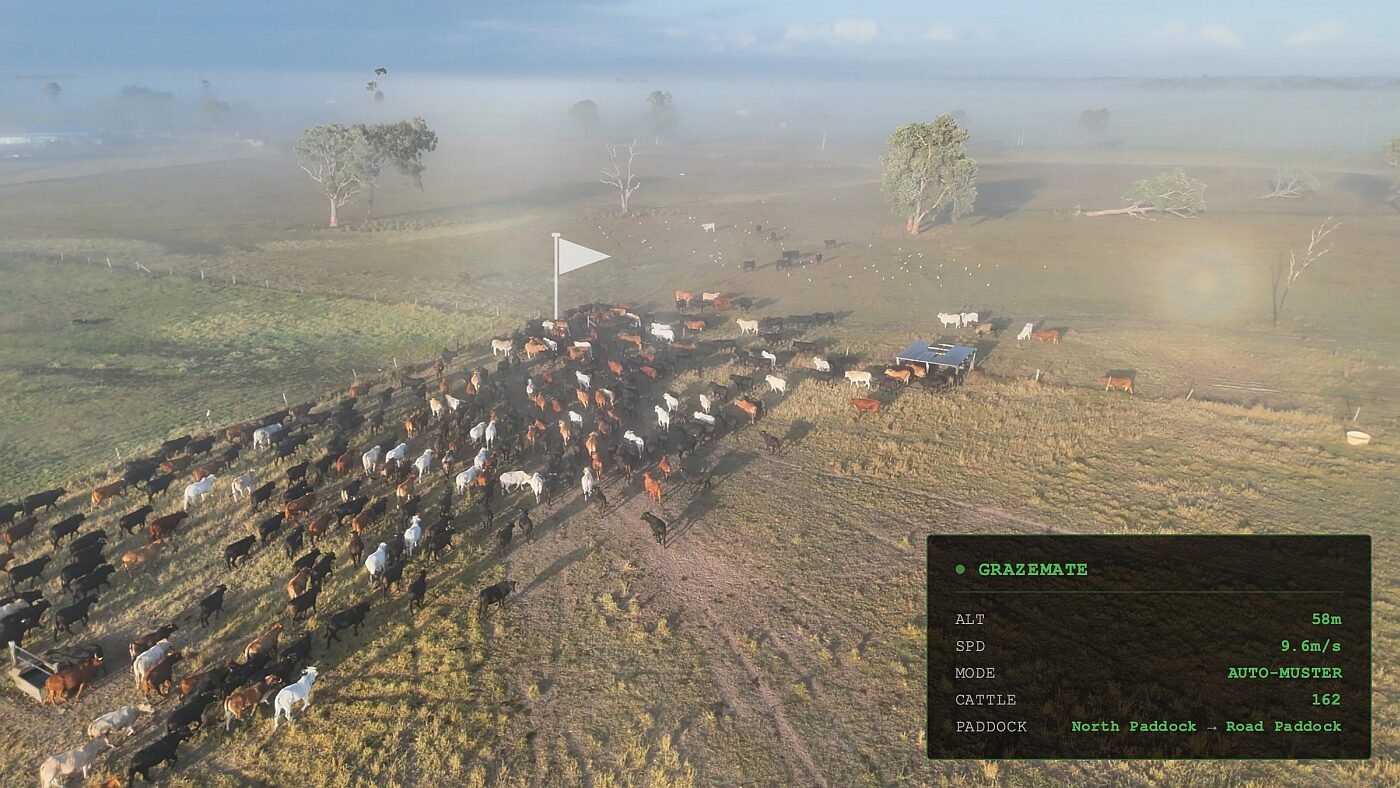Image resolution: width=1400 pixels, height=788 pixels.
Task: Select the AUTO-MUSTER mode indicator
Action: [1284, 673]
